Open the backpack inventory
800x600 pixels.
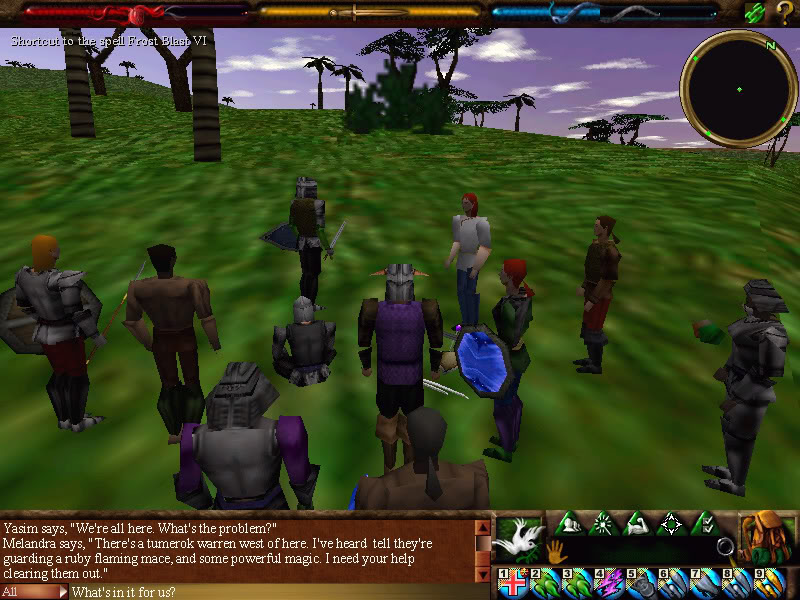tap(767, 537)
